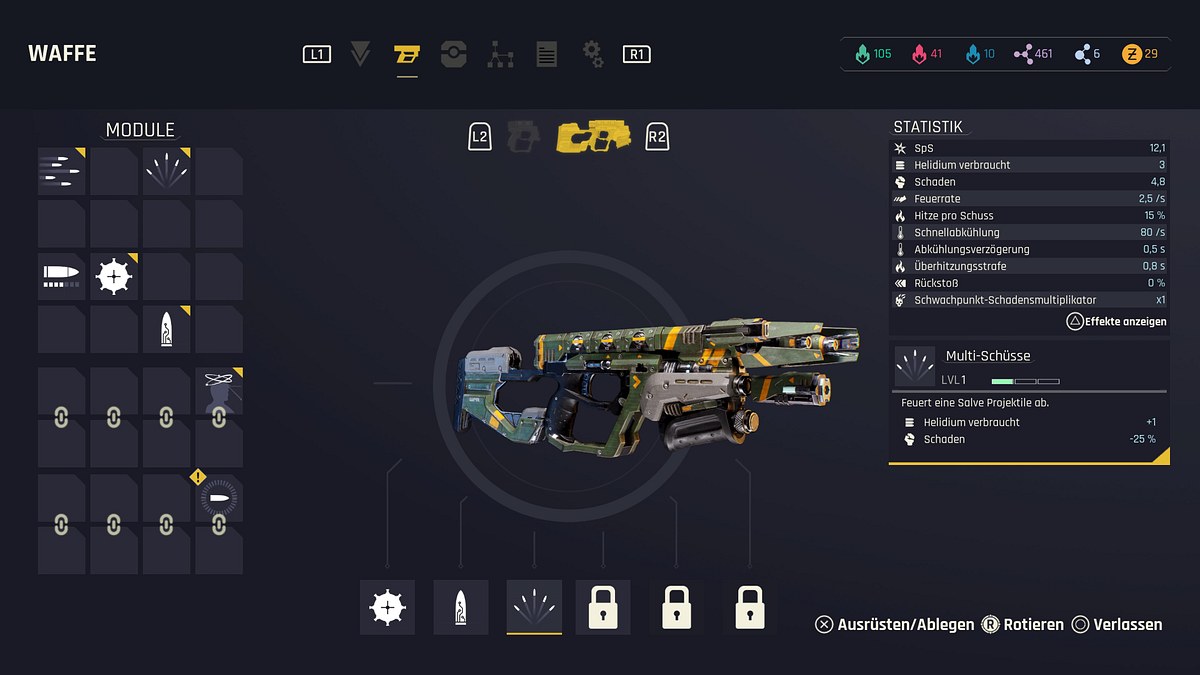Screen dimensions: 1200x675
Task: Select the highlighted yellow rifle weapon
Action: coord(594,136)
